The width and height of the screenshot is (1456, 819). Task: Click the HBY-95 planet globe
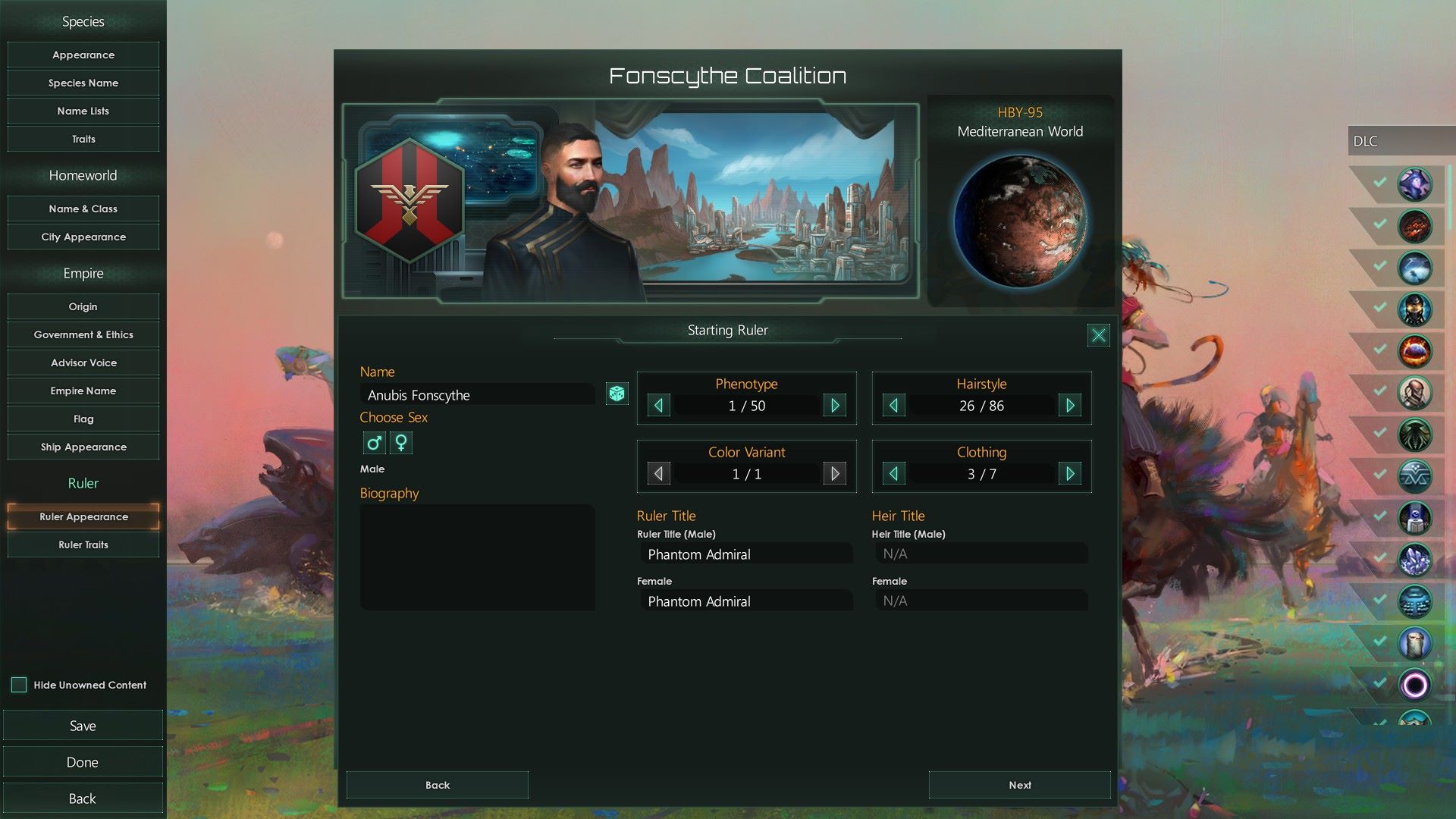(x=1020, y=220)
